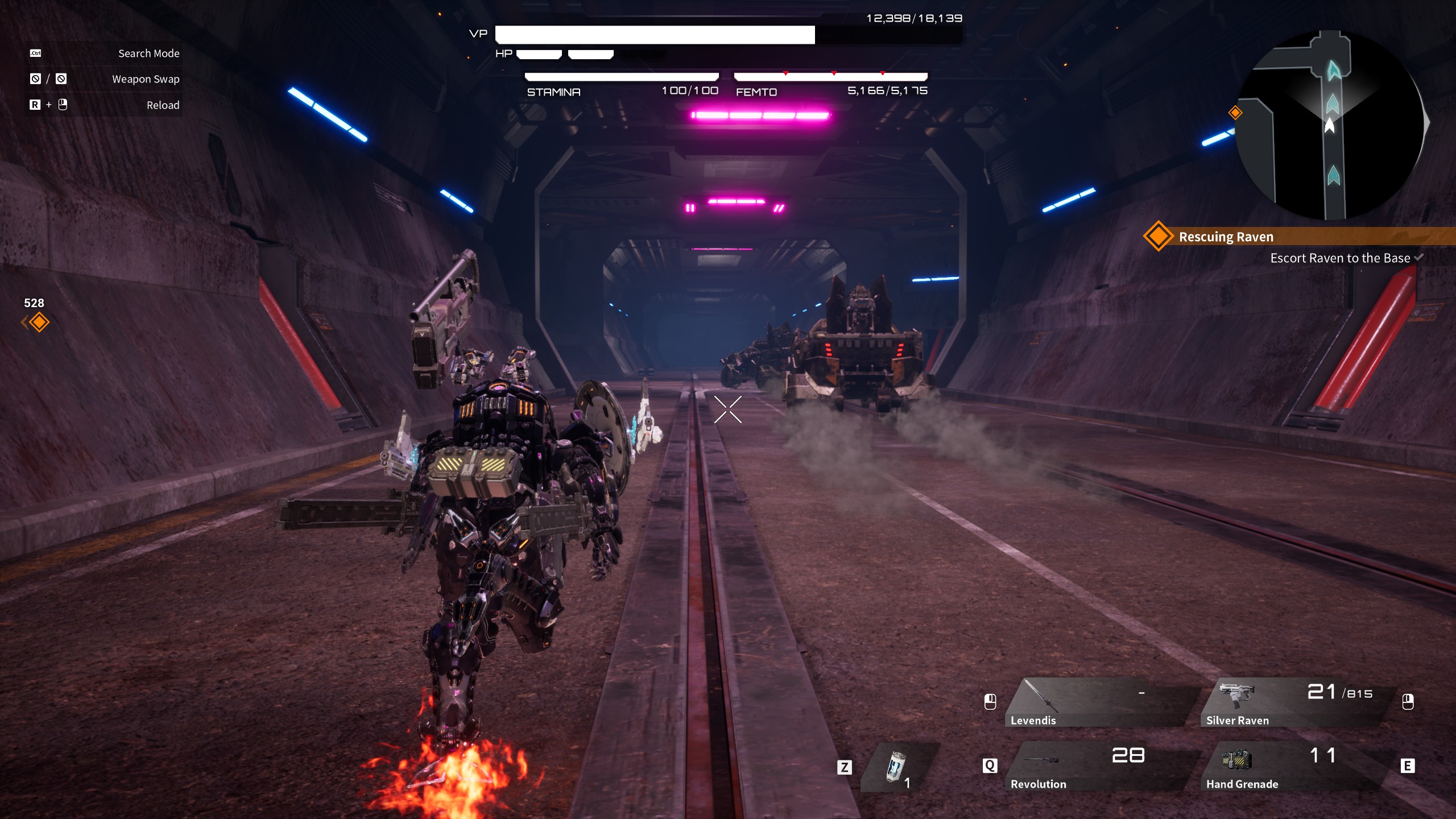Click the orange diamond marker on minimap edge
The height and width of the screenshot is (819, 1456).
[x=1235, y=113]
